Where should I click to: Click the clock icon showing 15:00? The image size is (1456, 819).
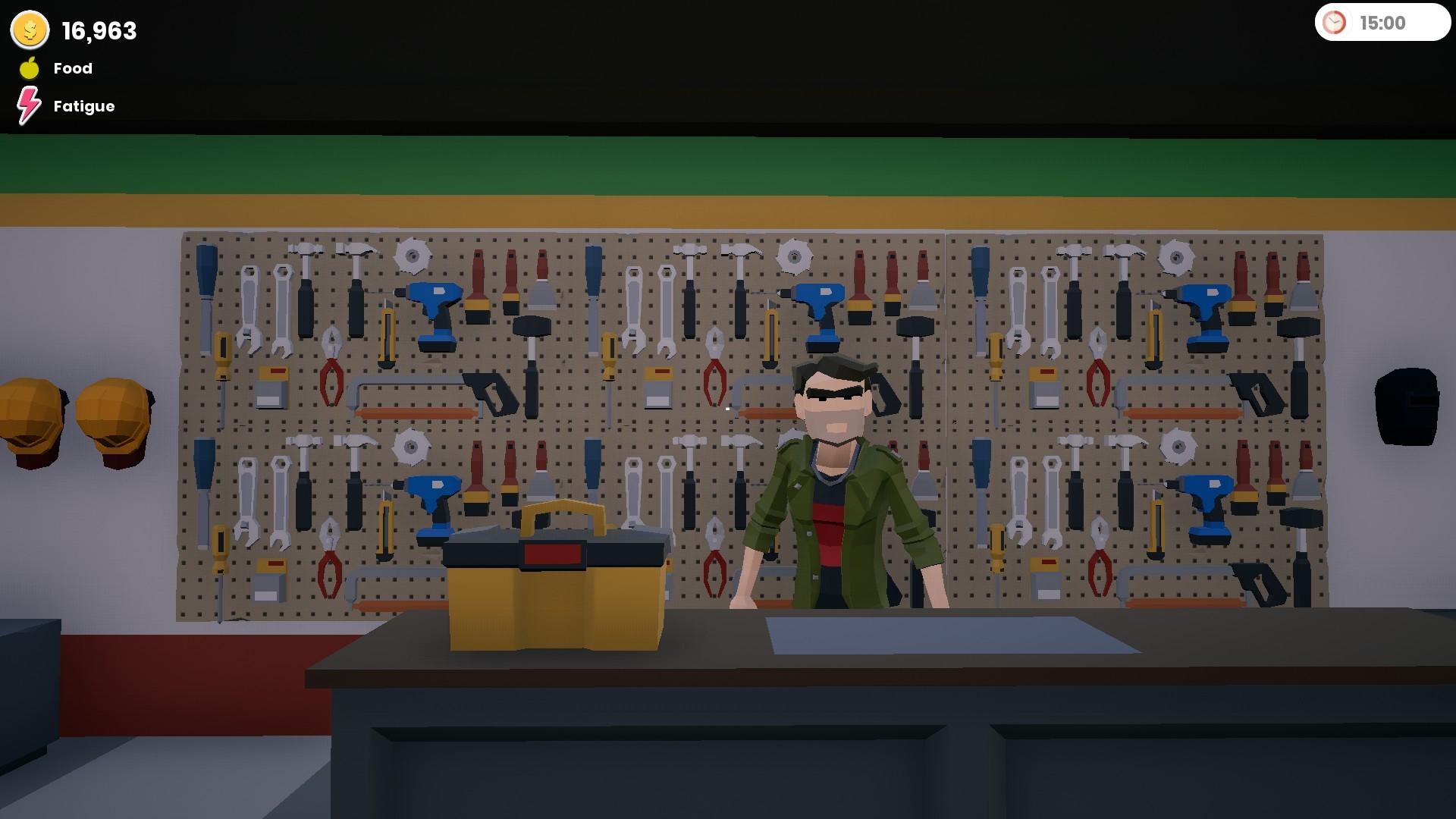pyautogui.click(x=1335, y=23)
